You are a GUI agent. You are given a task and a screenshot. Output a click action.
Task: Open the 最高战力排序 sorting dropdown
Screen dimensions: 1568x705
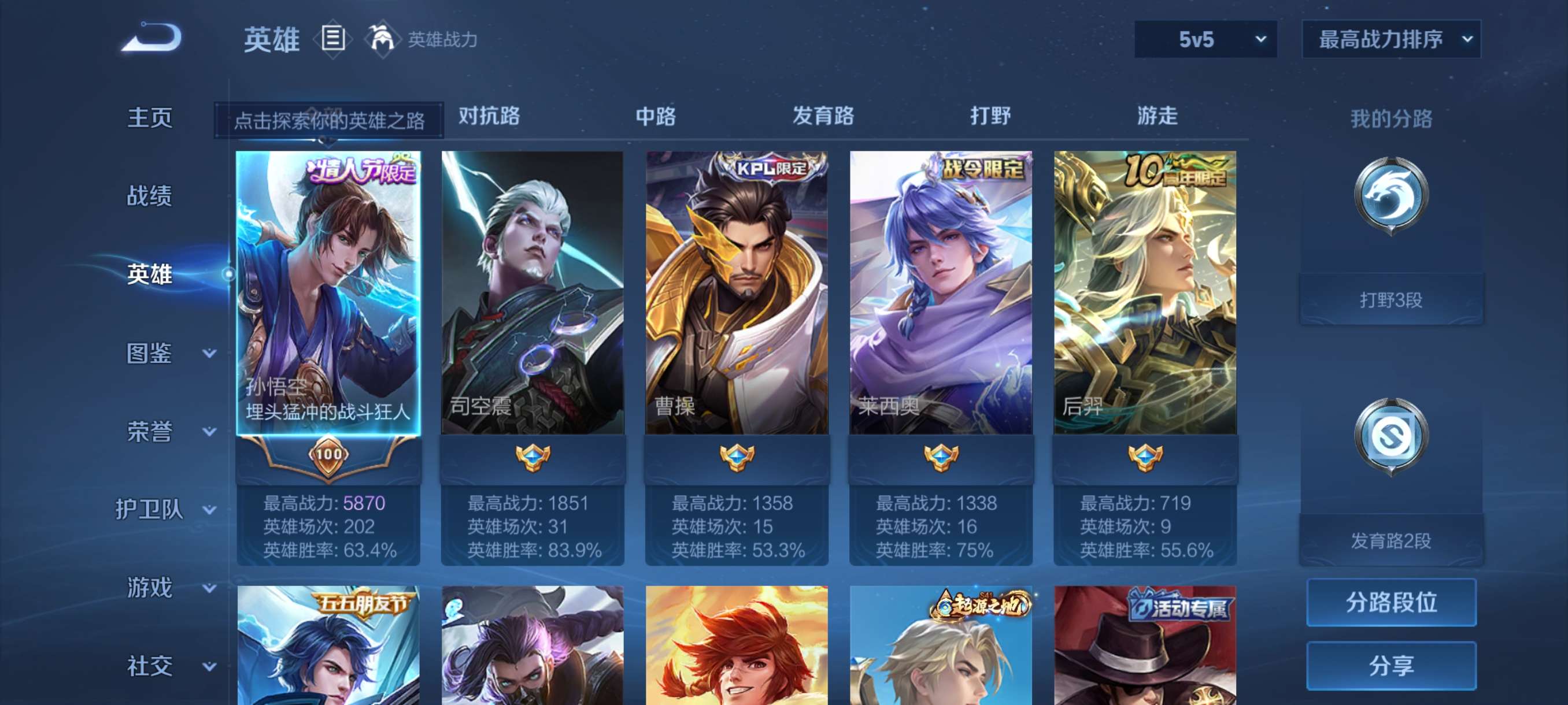[1391, 38]
